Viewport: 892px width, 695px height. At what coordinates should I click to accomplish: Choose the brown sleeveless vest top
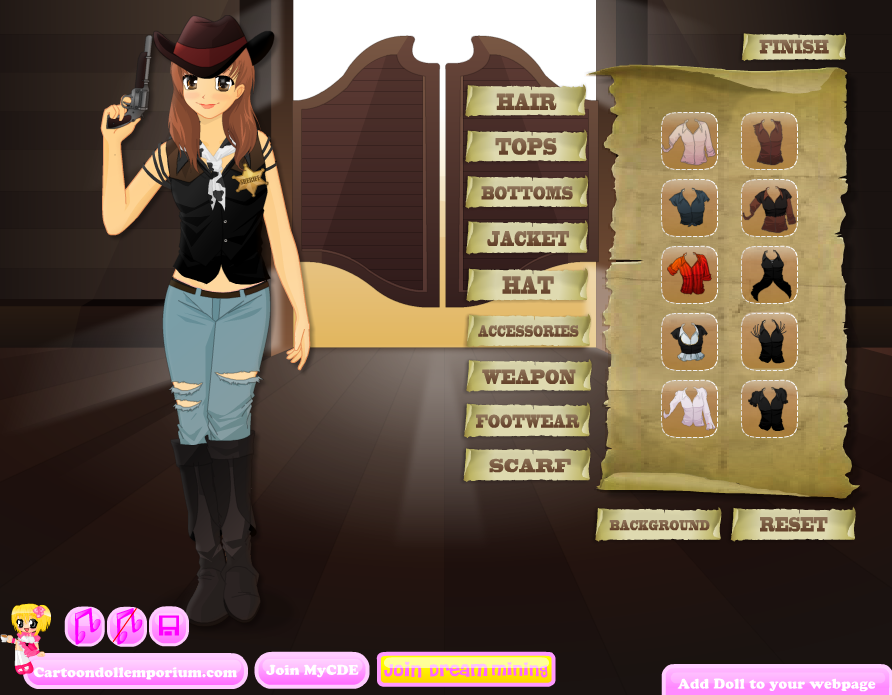[769, 141]
